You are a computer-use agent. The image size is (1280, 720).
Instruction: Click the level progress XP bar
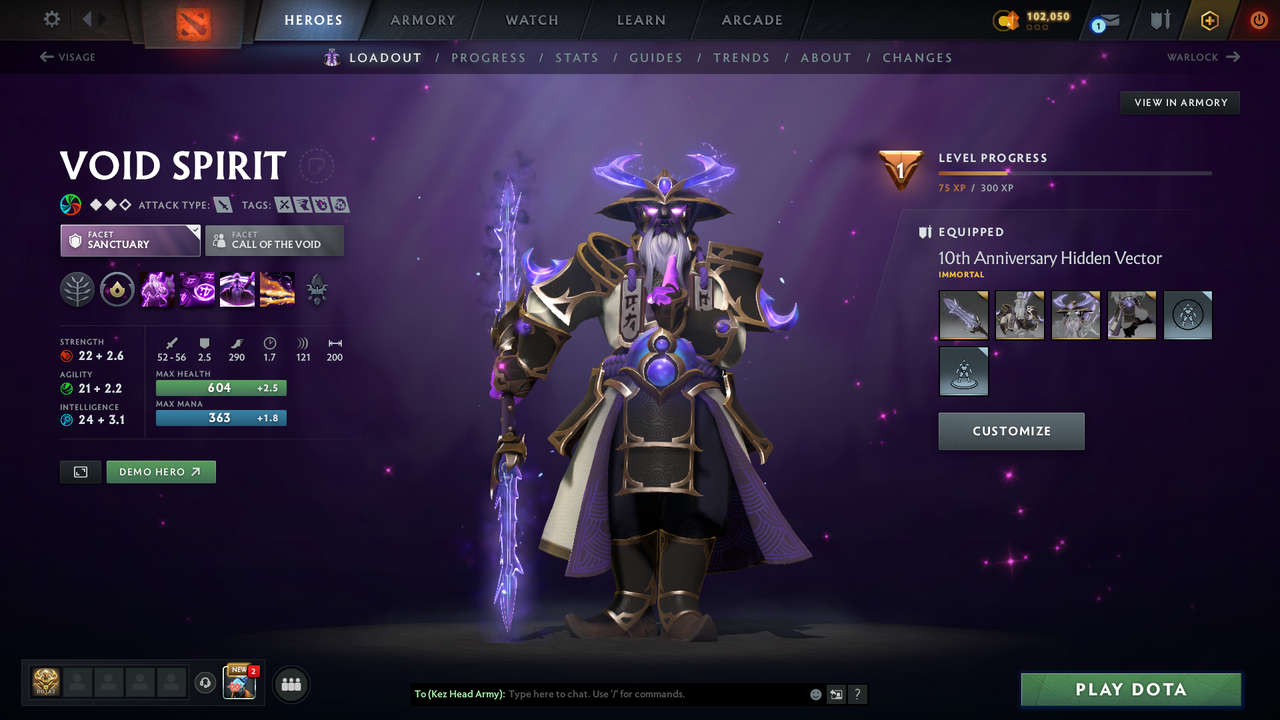pyautogui.click(x=1075, y=172)
